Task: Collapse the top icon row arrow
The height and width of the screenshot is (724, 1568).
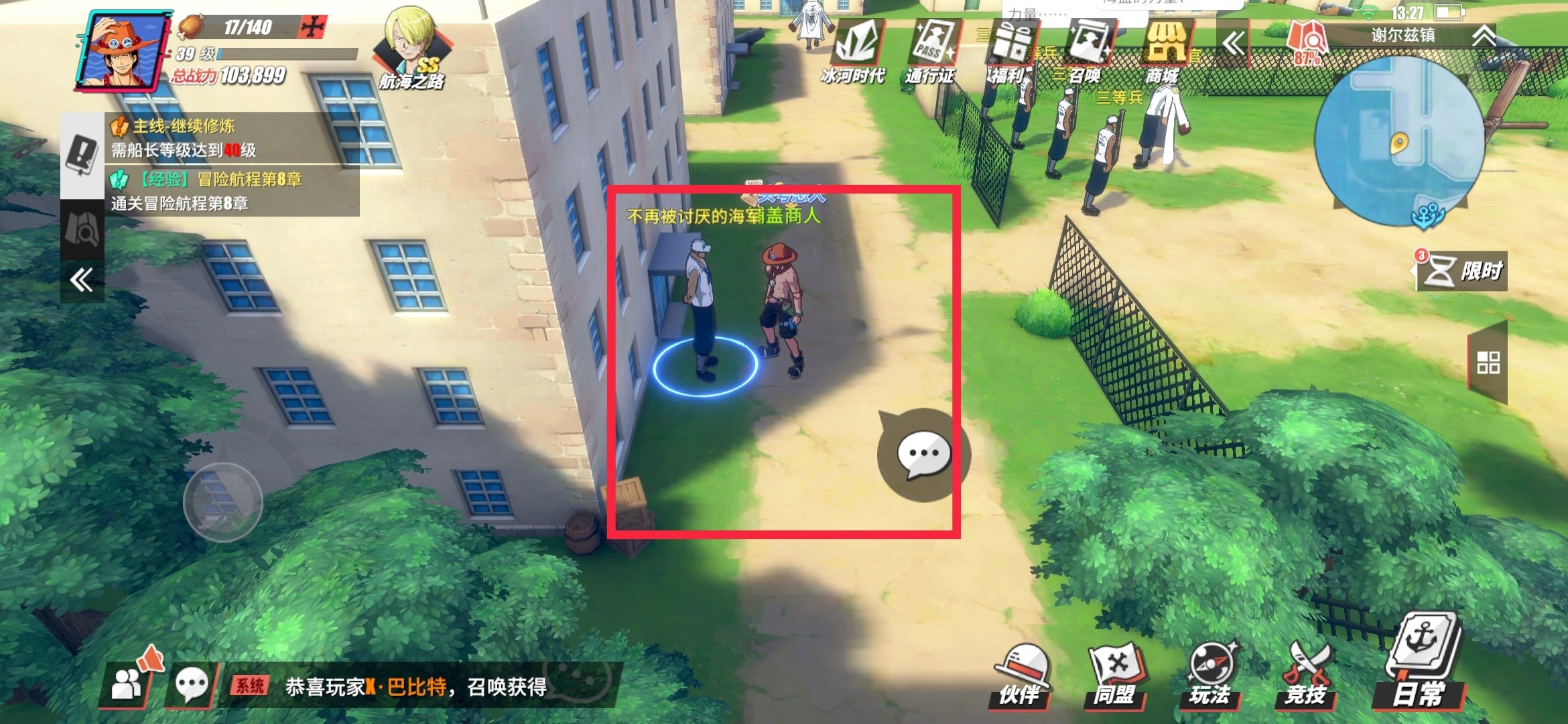Action: (1233, 44)
